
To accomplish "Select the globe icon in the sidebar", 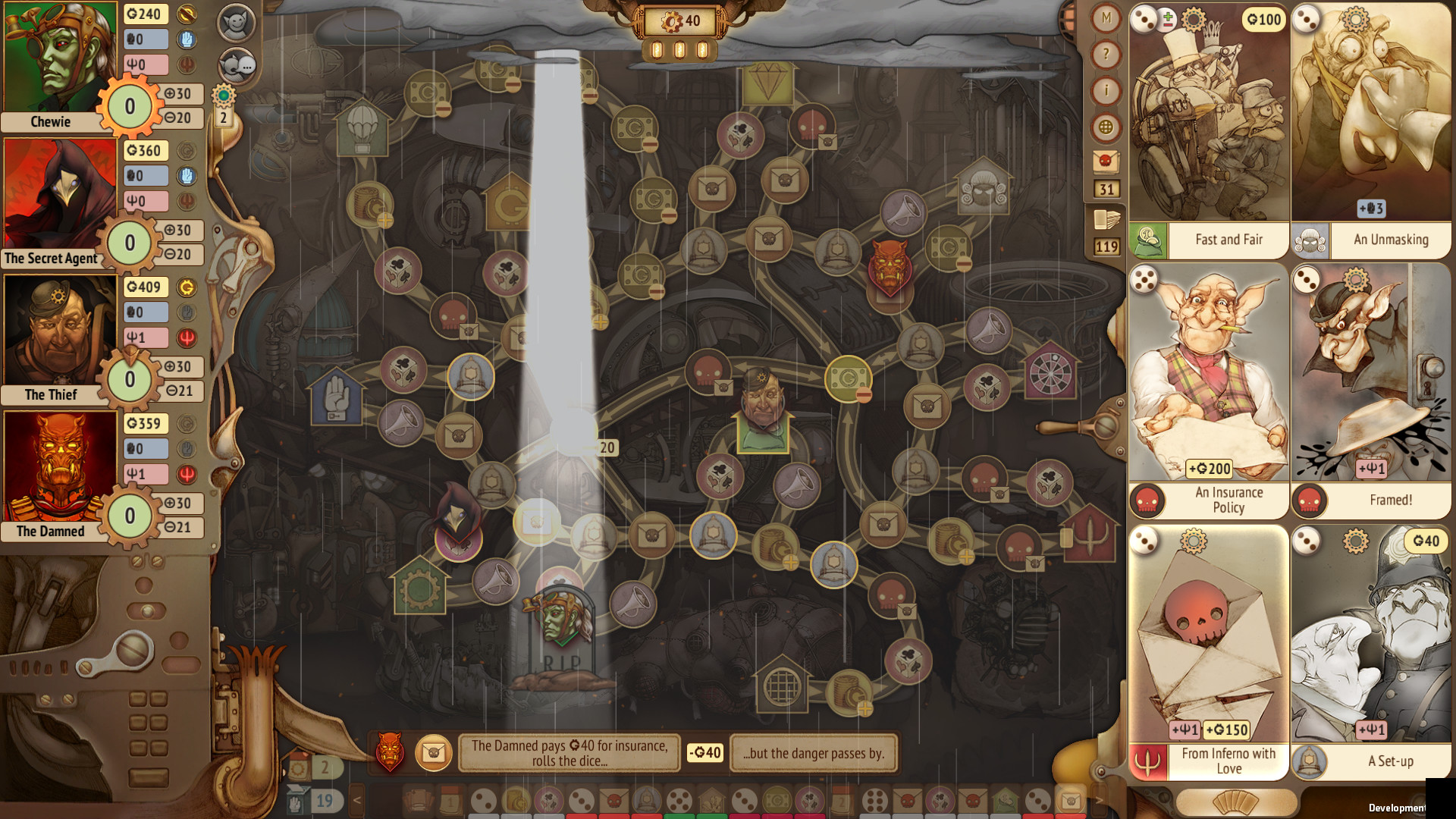I will tap(1106, 127).
